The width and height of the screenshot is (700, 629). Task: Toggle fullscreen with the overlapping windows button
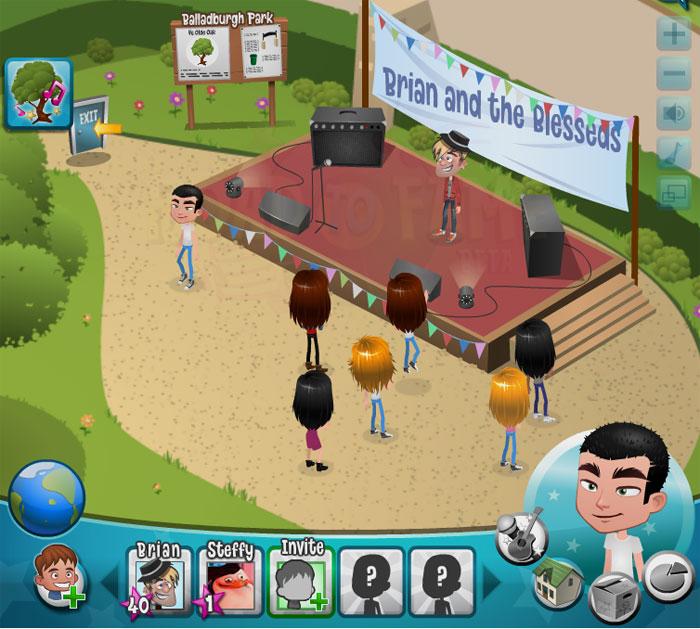tap(671, 190)
